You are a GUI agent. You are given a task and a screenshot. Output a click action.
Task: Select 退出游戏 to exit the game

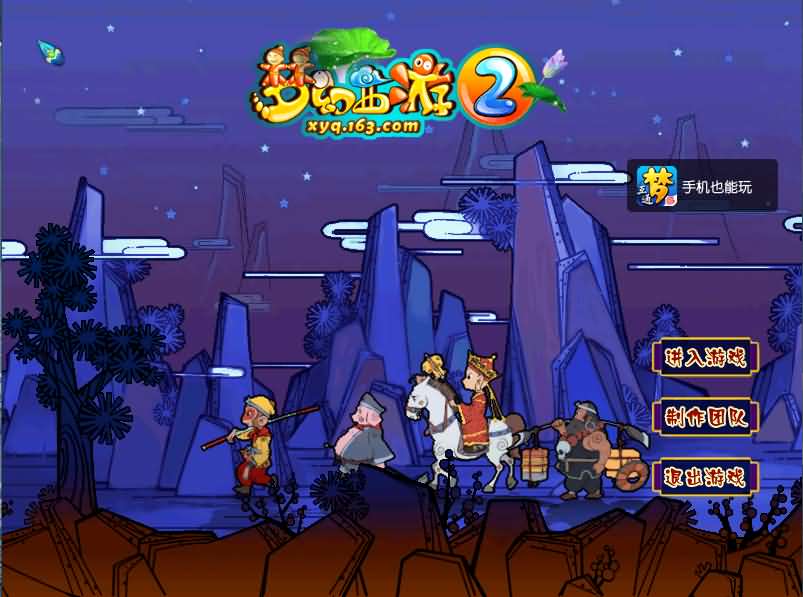(x=705, y=476)
